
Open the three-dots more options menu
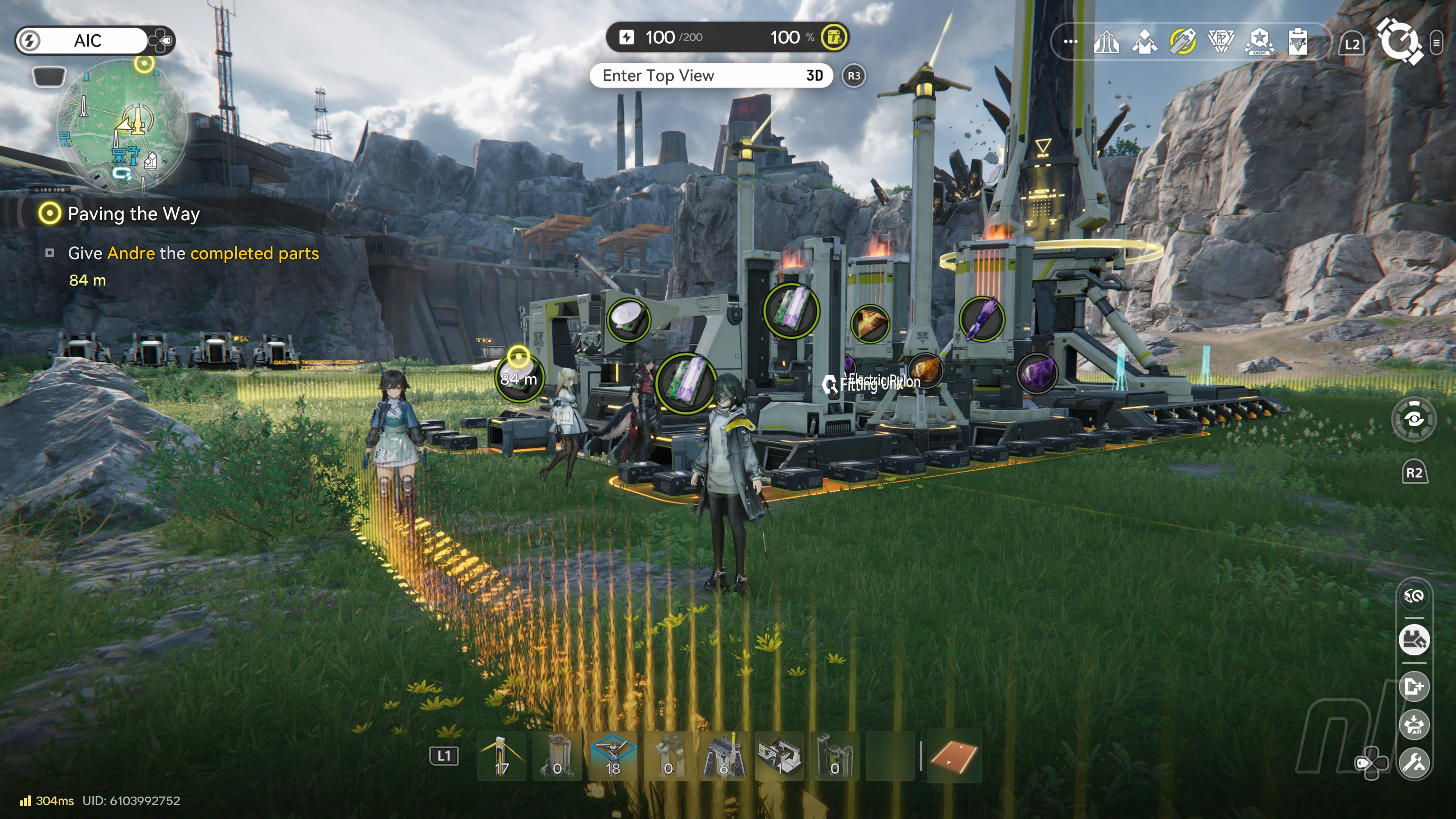point(1070,42)
